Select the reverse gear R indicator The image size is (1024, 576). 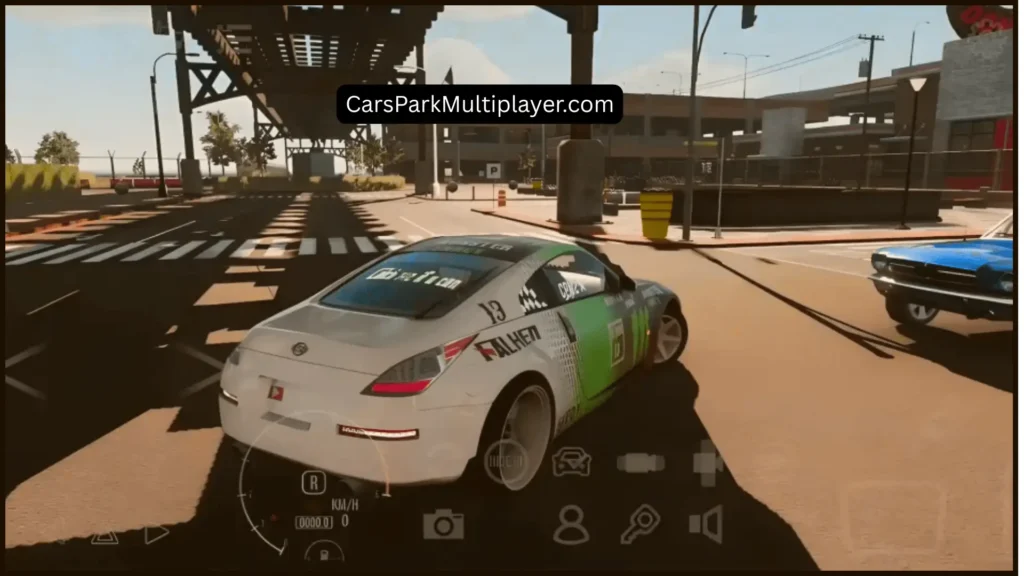[x=313, y=482]
